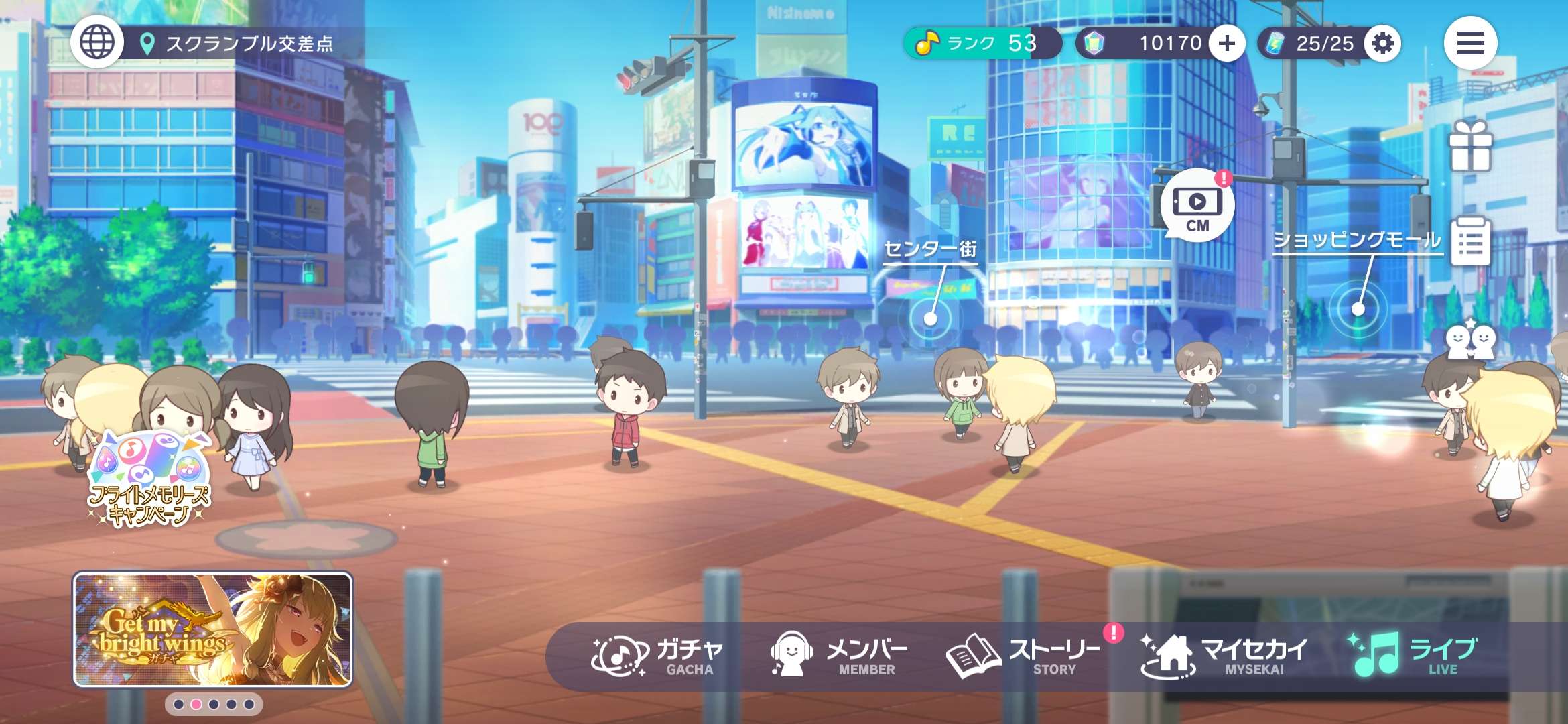Open the ガチャ GACHA menu
The height and width of the screenshot is (724, 1568).
[x=657, y=656]
